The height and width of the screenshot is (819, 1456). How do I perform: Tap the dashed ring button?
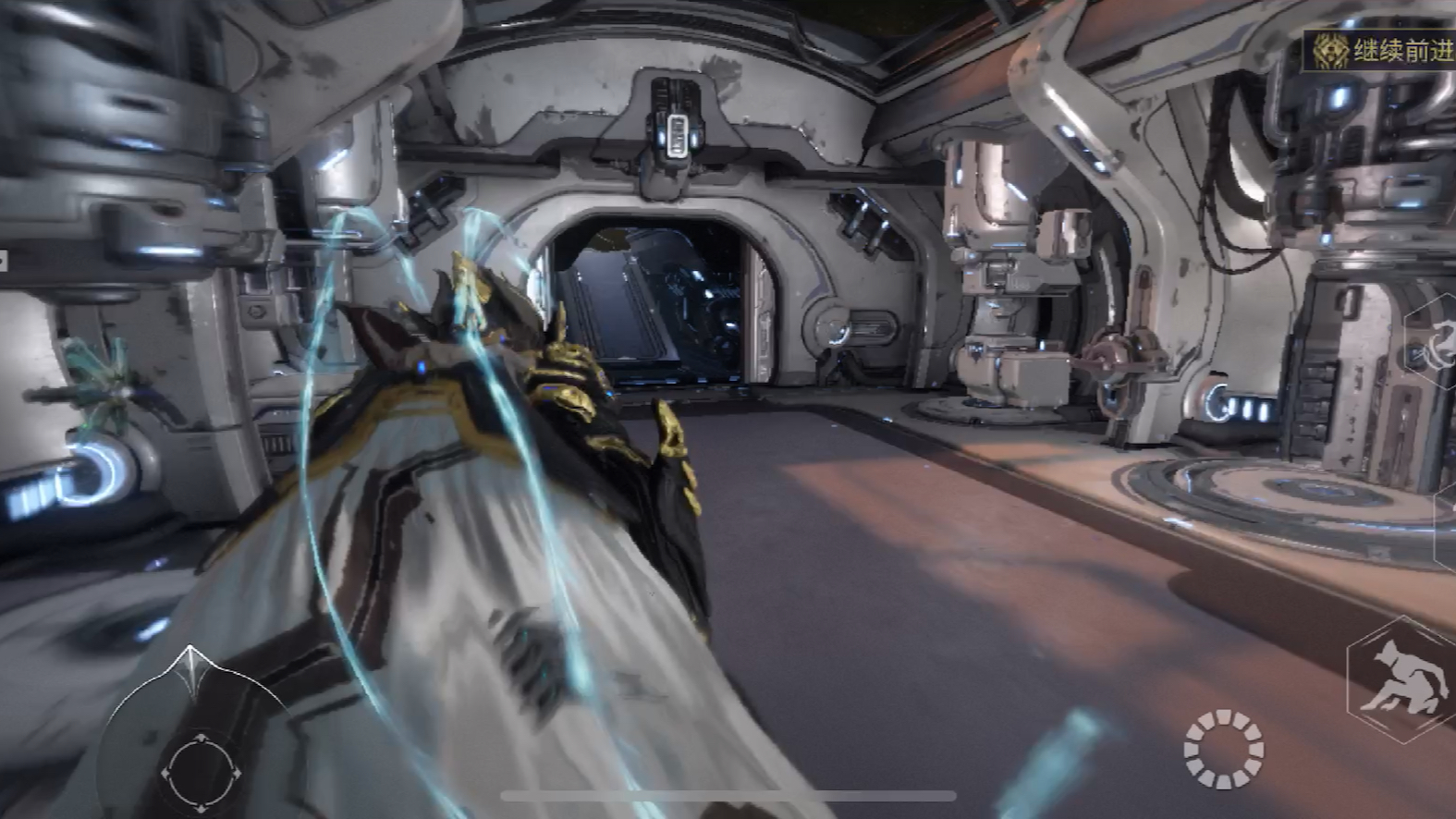1224,749
